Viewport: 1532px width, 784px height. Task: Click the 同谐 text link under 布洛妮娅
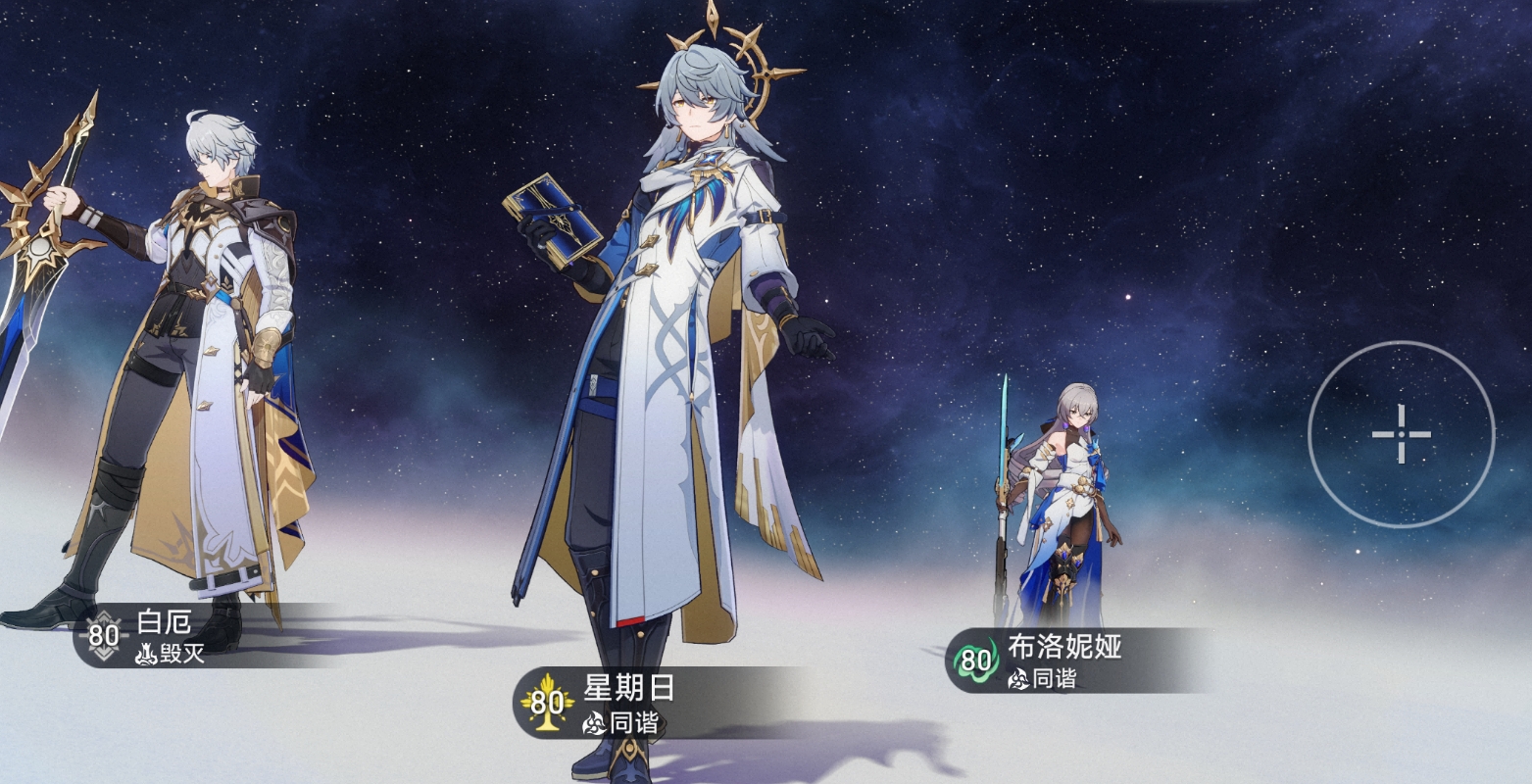pos(1054,677)
